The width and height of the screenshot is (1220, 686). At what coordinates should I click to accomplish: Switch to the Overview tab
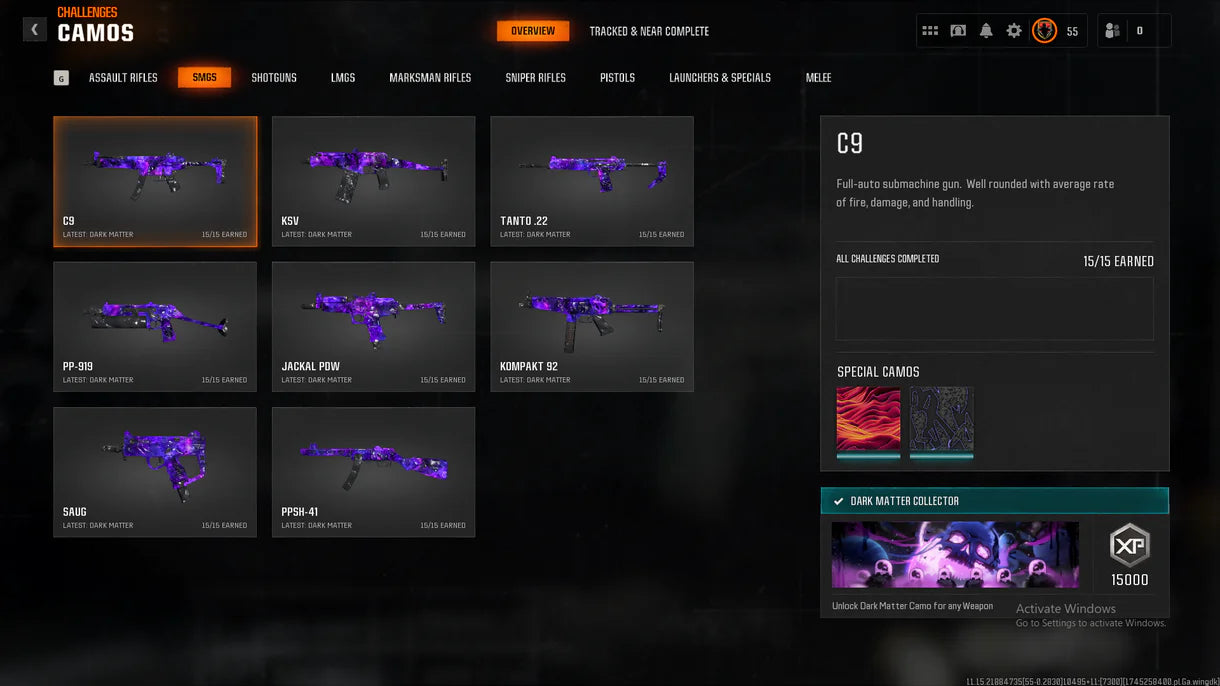tap(533, 31)
